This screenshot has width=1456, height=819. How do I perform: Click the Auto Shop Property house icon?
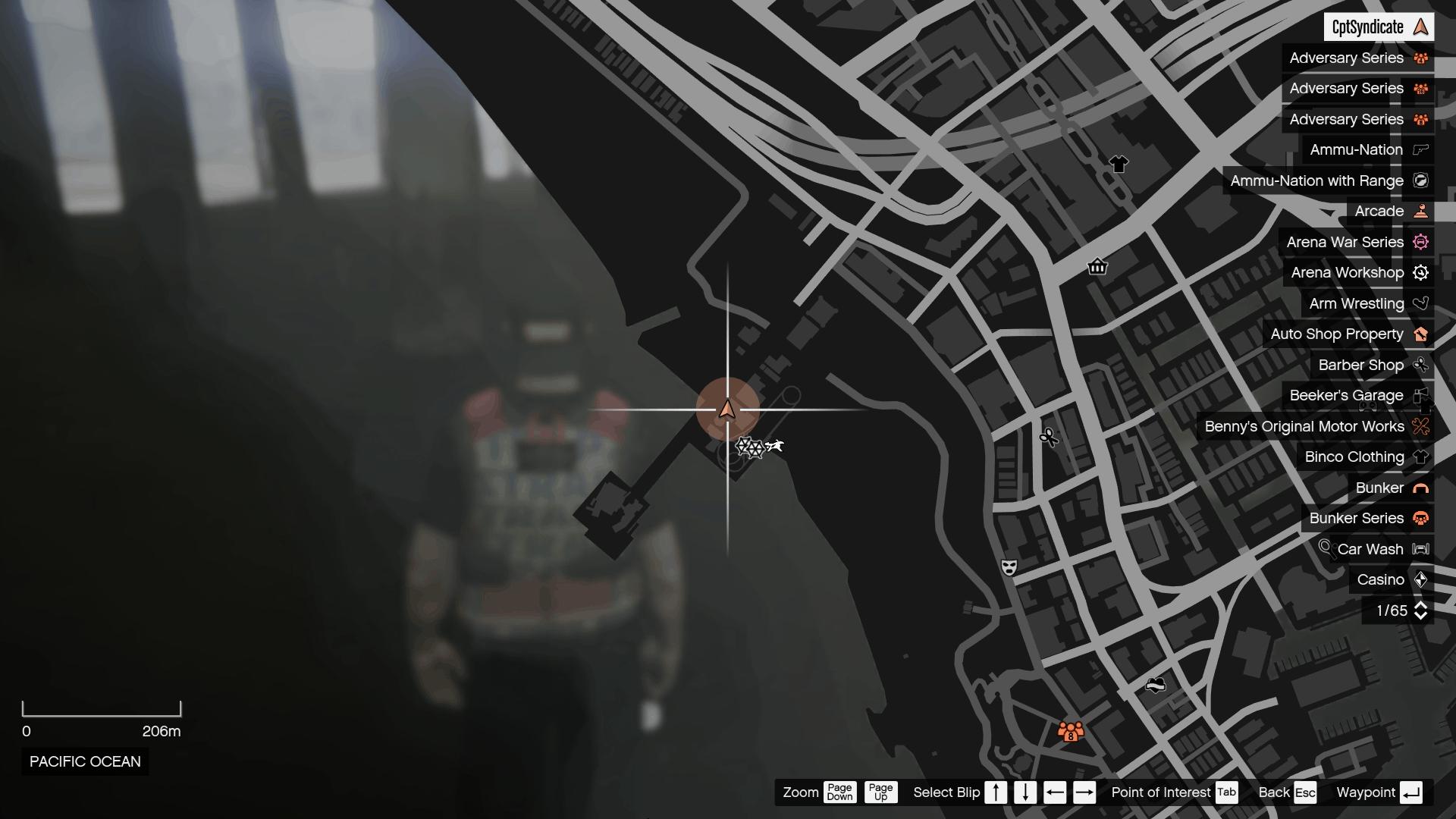tap(1420, 334)
